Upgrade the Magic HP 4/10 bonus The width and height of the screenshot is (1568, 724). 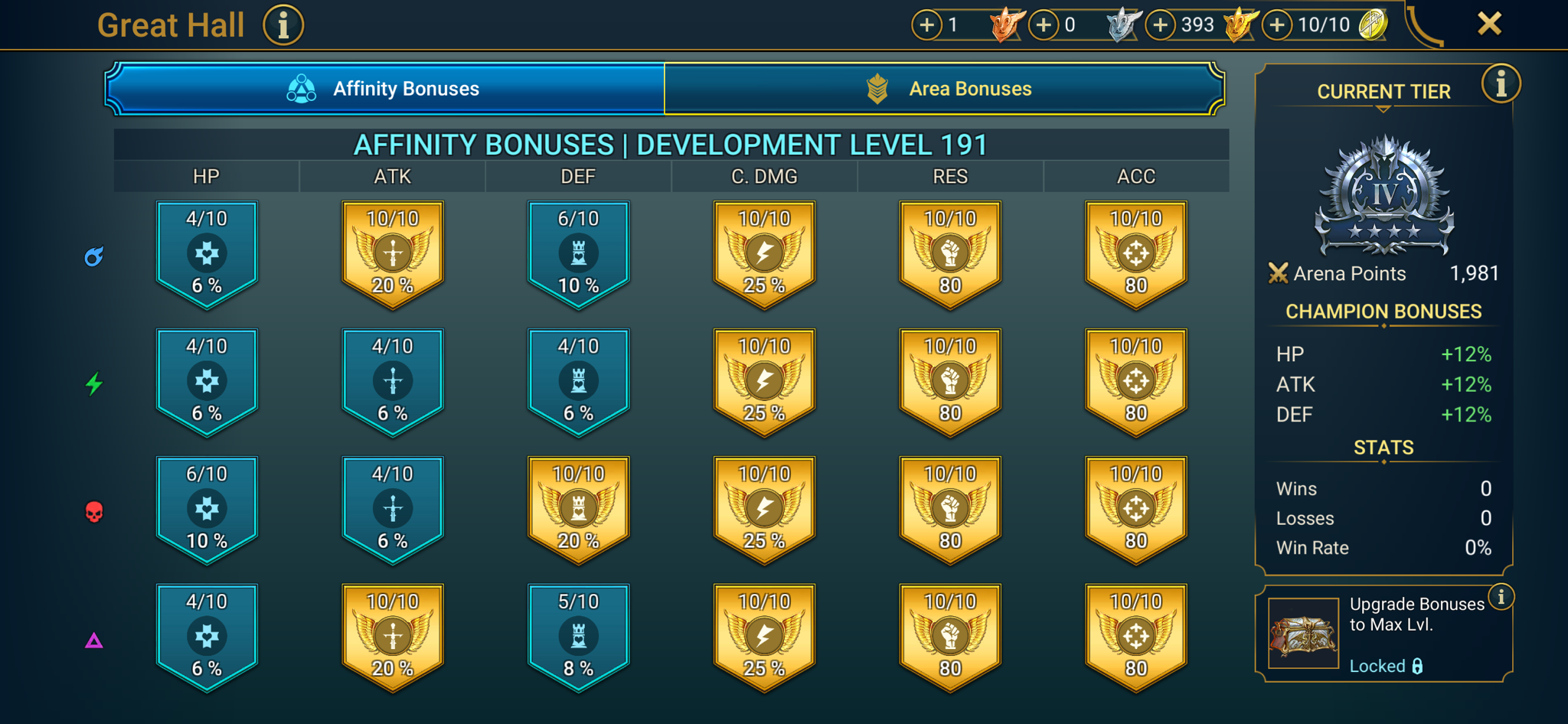click(207, 253)
